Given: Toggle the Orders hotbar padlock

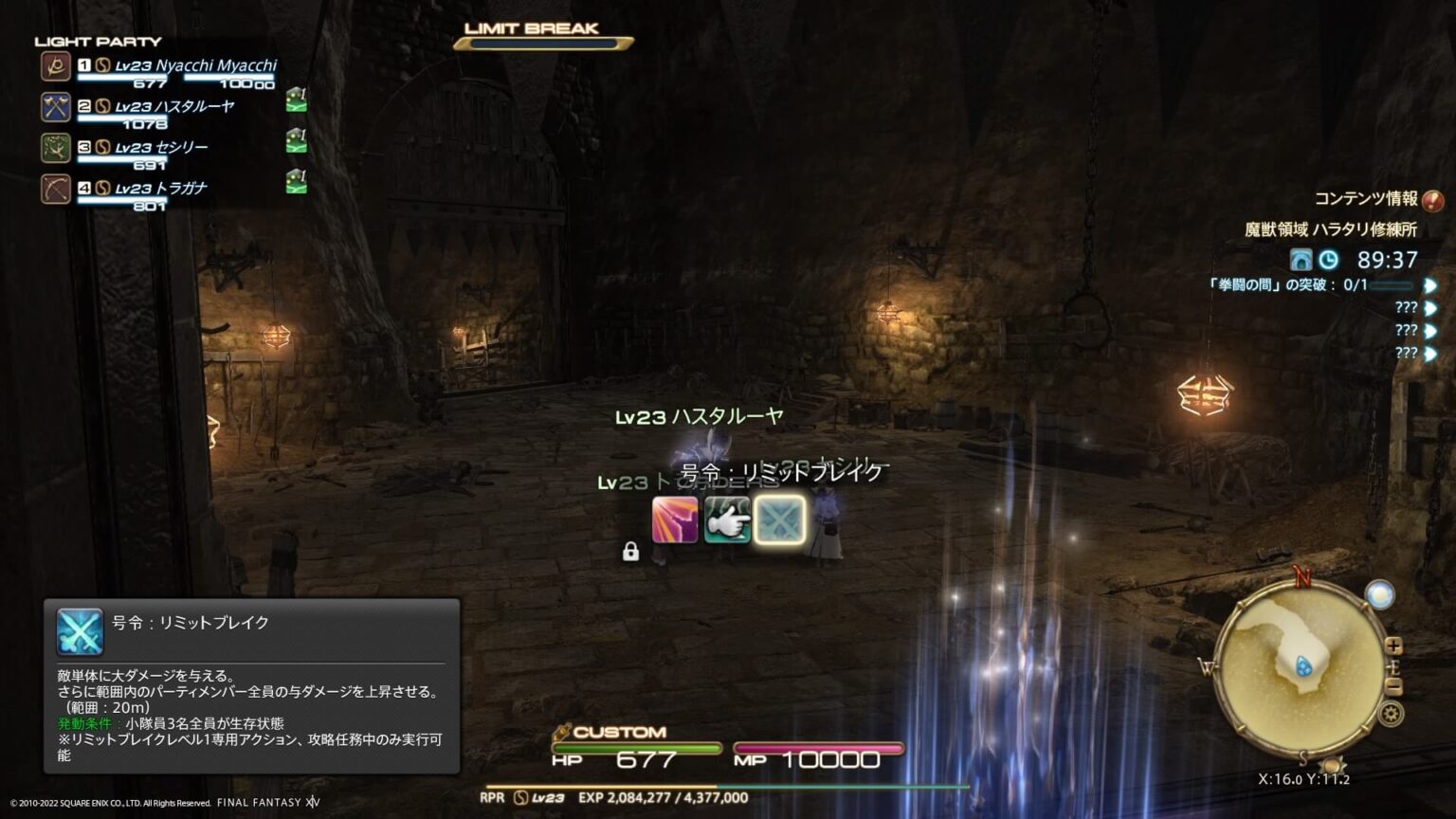Looking at the screenshot, I should 630,552.
